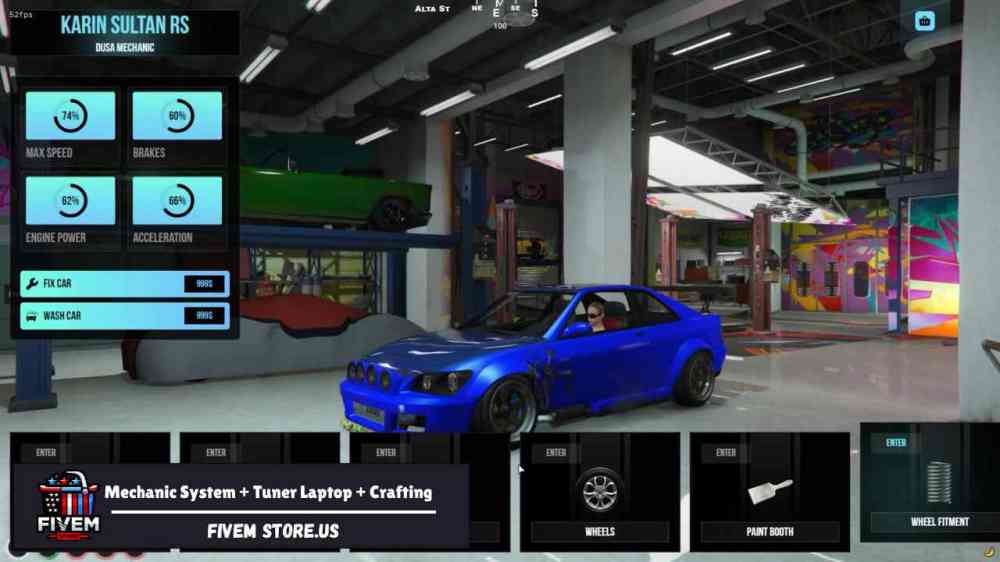Open the Wheels customization category
The height and width of the screenshot is (562, 1000).
click(x=600, y=492)
